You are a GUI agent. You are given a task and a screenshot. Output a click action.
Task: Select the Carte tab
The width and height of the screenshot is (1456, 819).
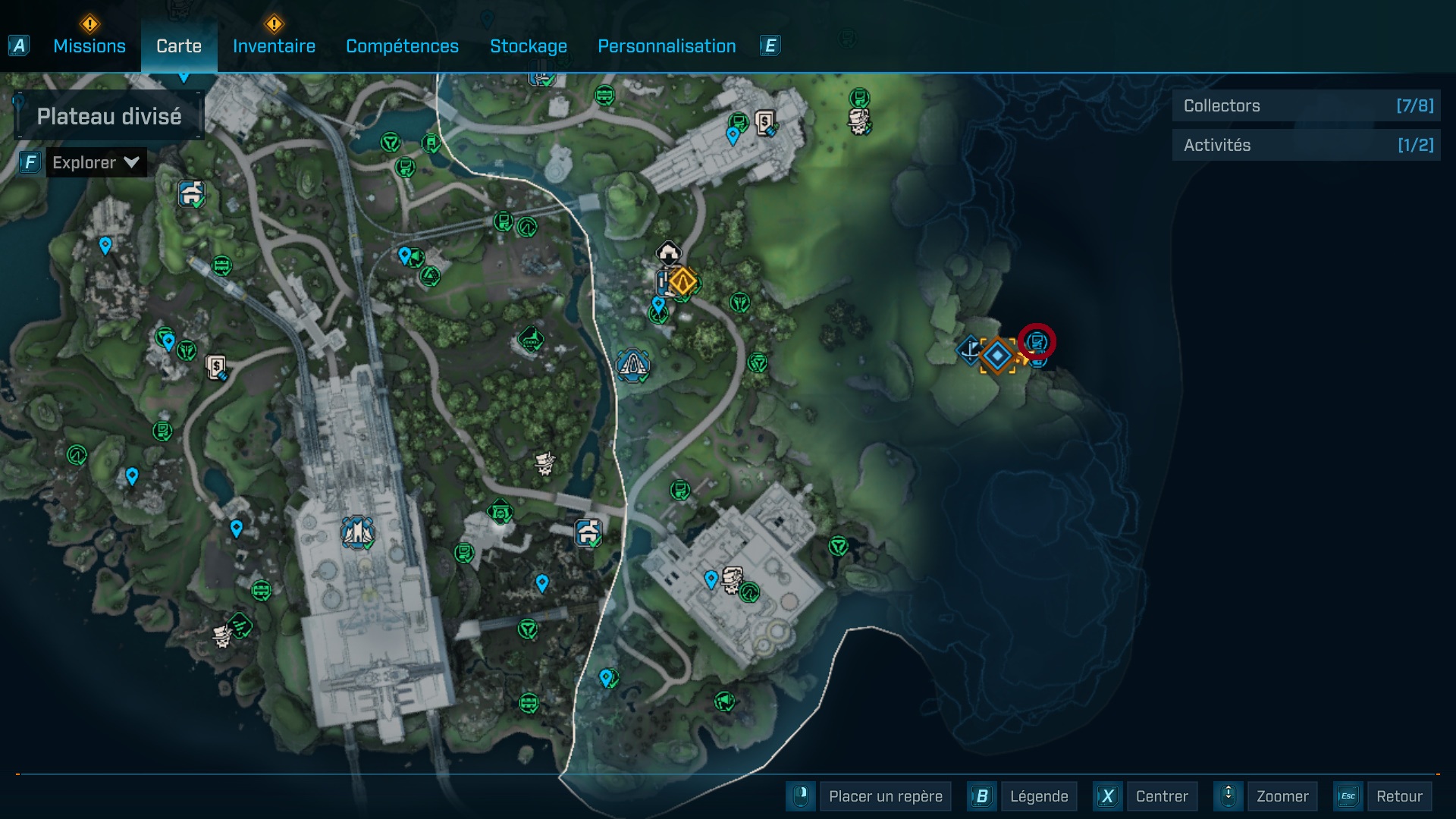pos(179,46)
